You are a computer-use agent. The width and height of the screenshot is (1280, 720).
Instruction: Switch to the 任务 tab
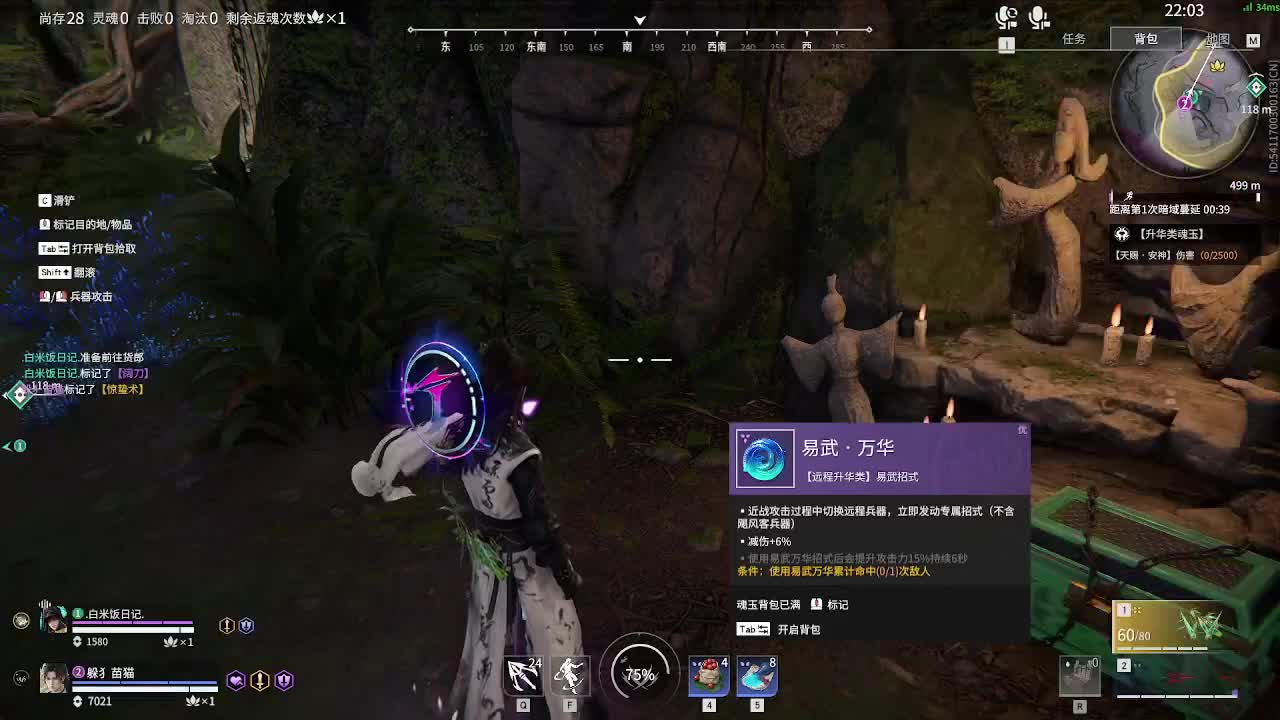click(1074, 40)
